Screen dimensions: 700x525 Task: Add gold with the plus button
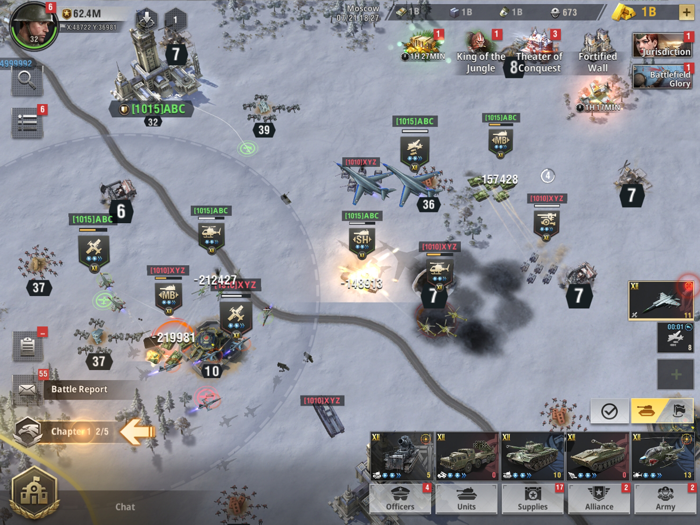click(x=686, y=12)
